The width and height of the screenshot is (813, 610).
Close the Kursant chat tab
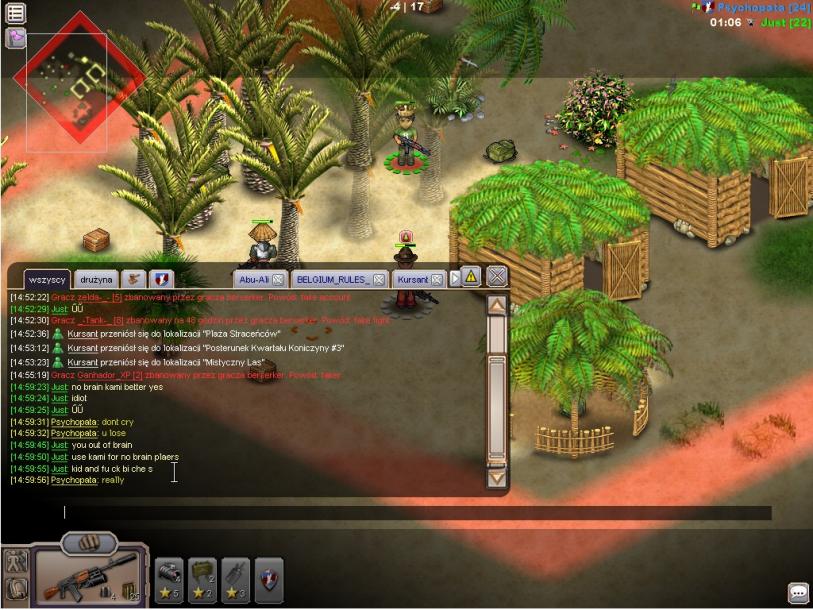pos(437,280)
